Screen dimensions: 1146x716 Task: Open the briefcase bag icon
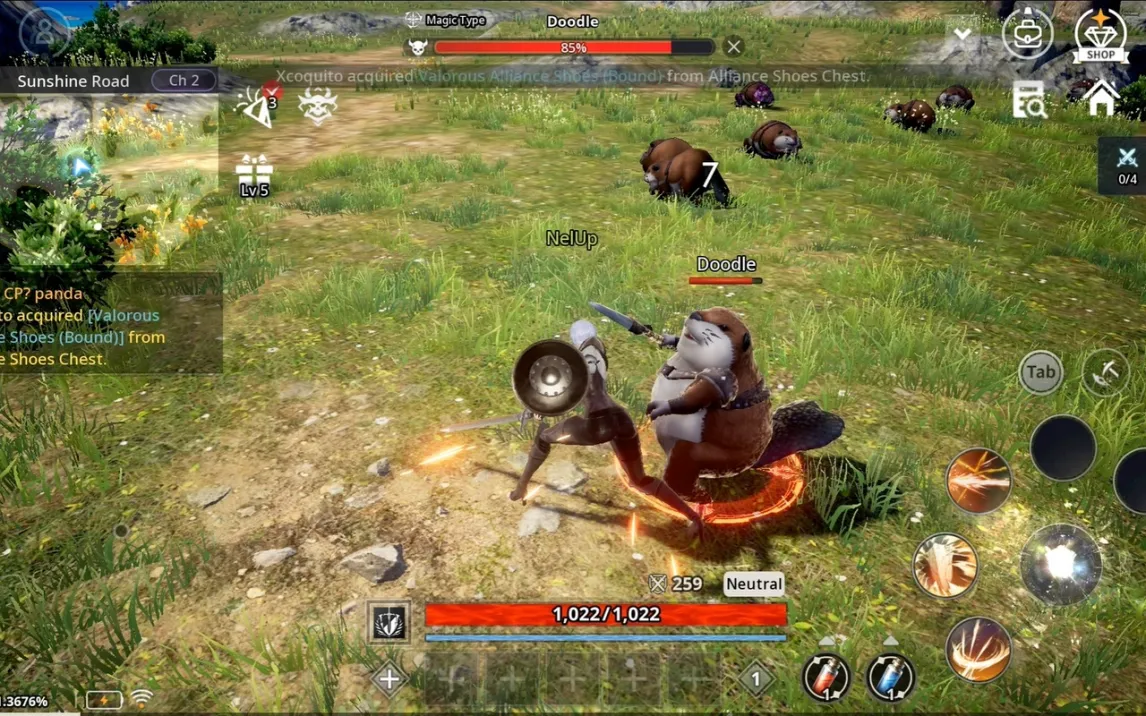point(1027,33)
